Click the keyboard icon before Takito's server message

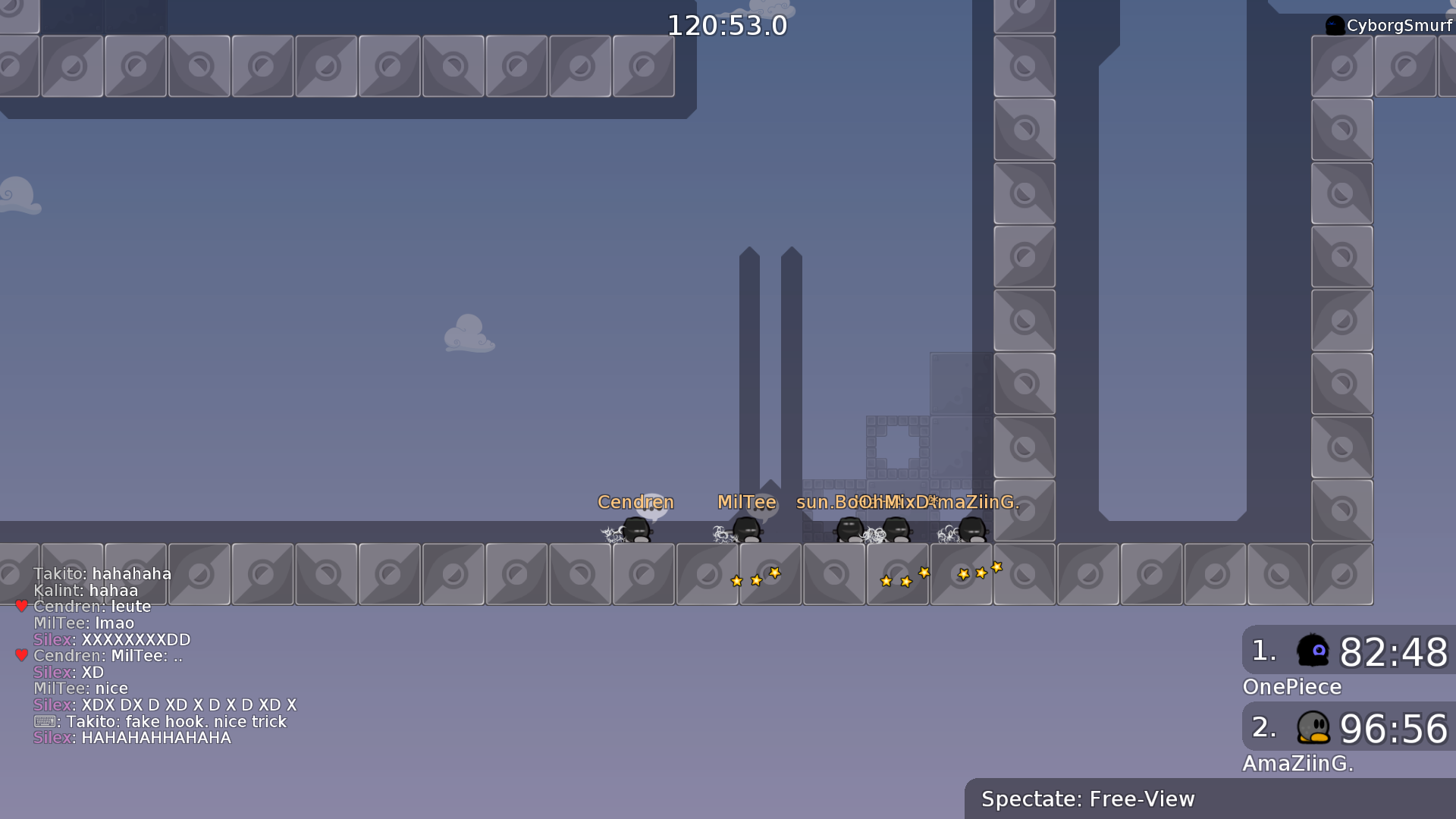tap(44, 722)
